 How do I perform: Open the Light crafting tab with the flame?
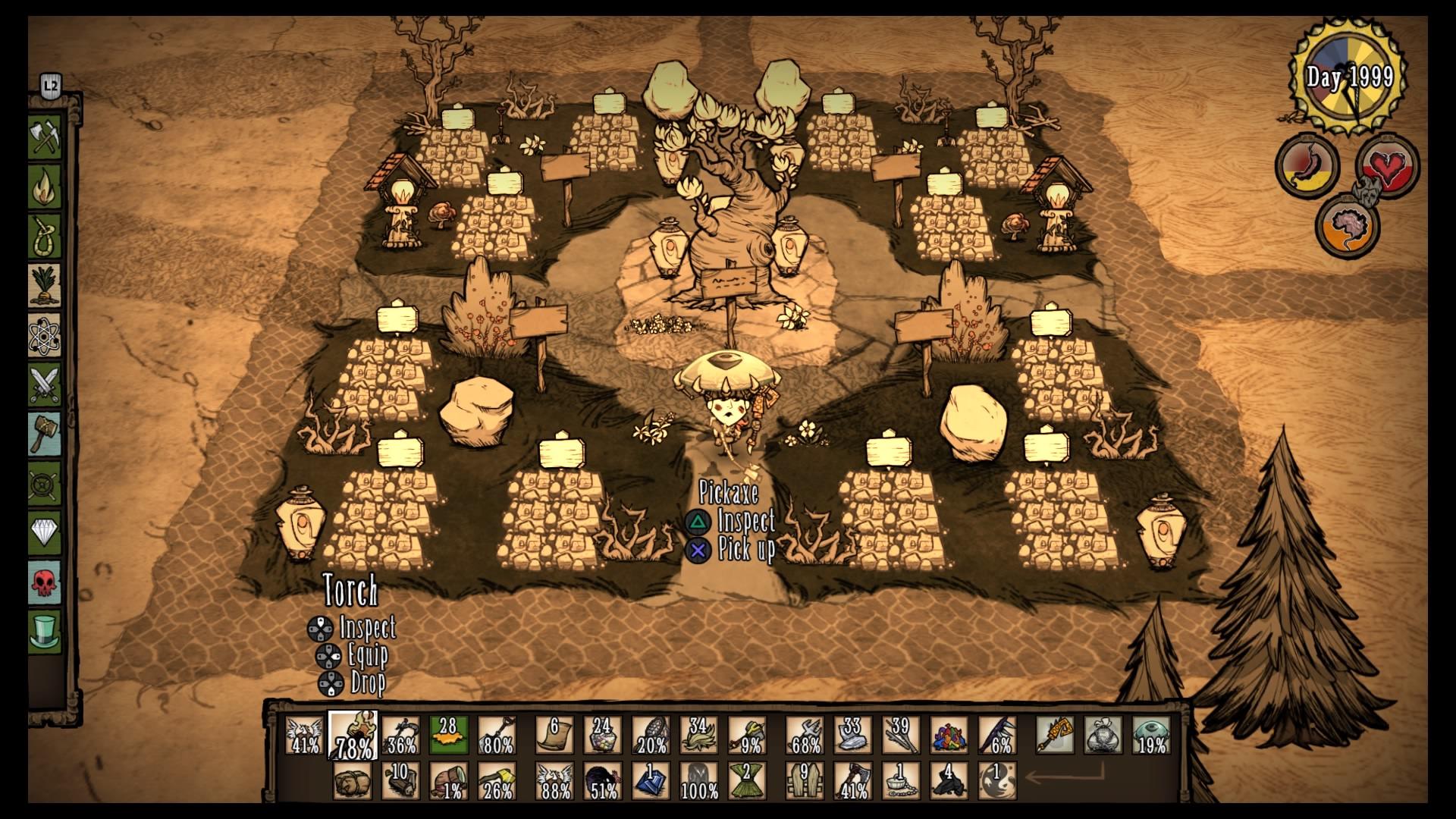[x=45, y=187]
